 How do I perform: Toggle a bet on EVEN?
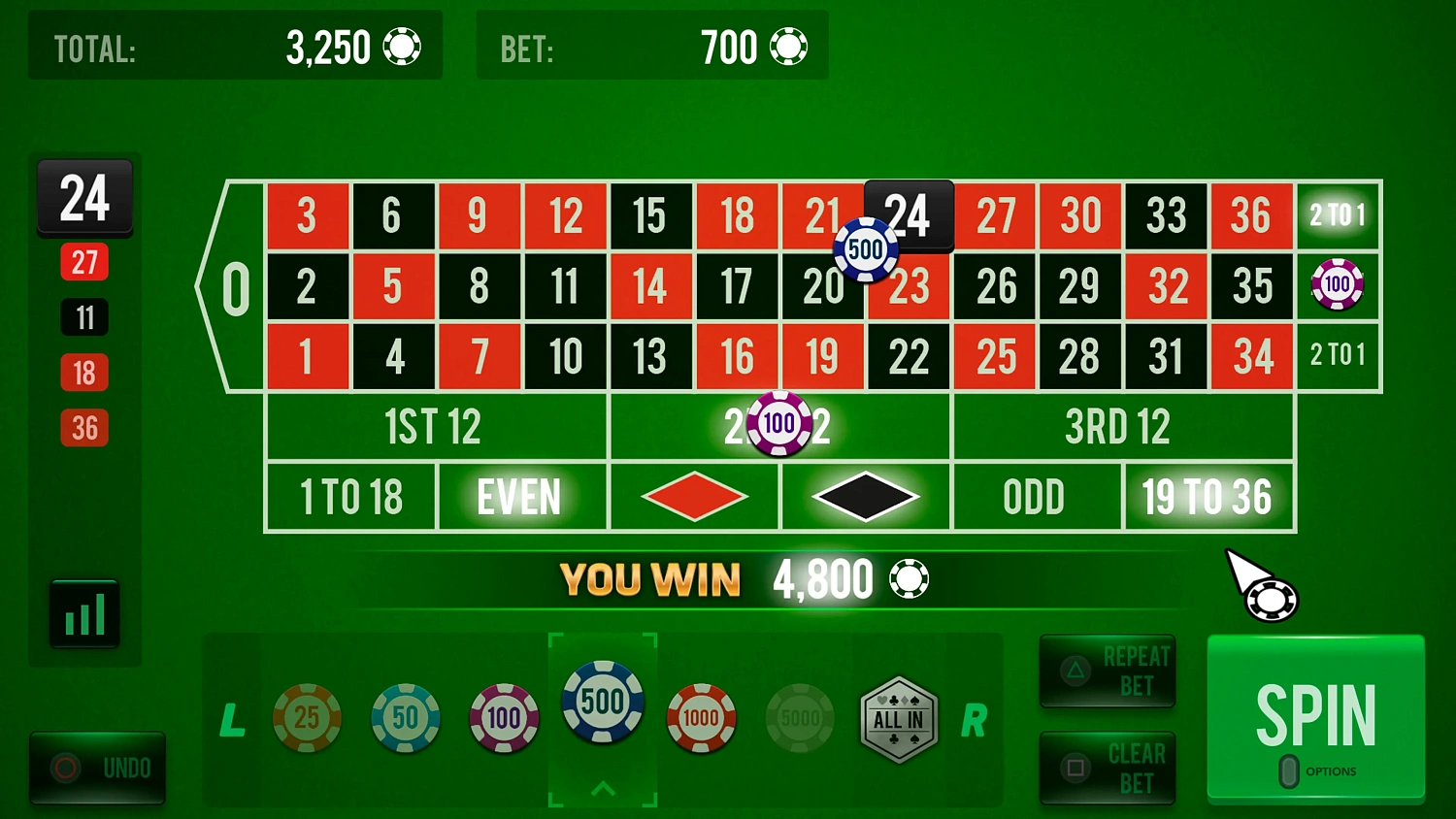pos(521,496)
